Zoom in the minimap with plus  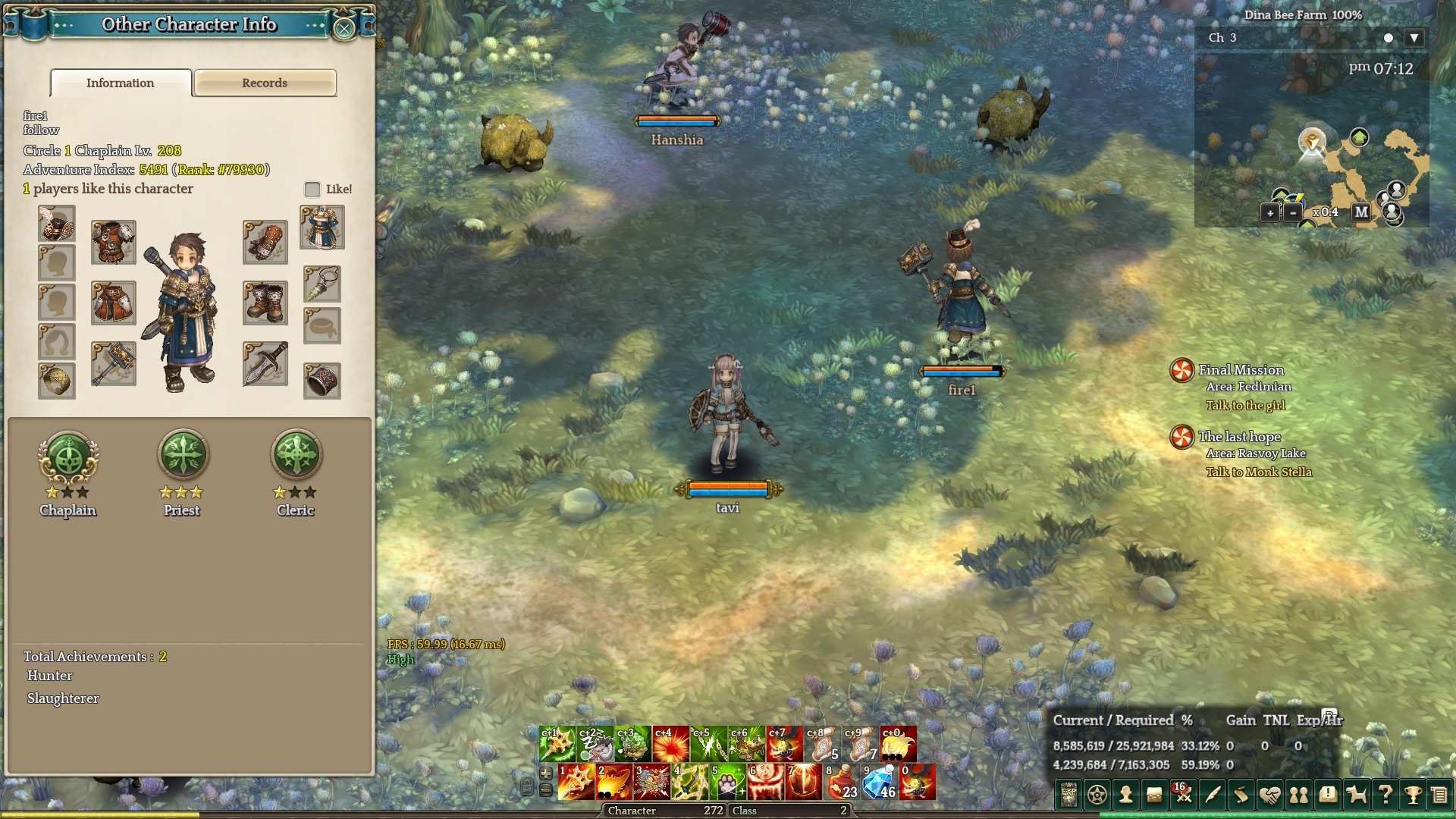tap(1270, 213)
